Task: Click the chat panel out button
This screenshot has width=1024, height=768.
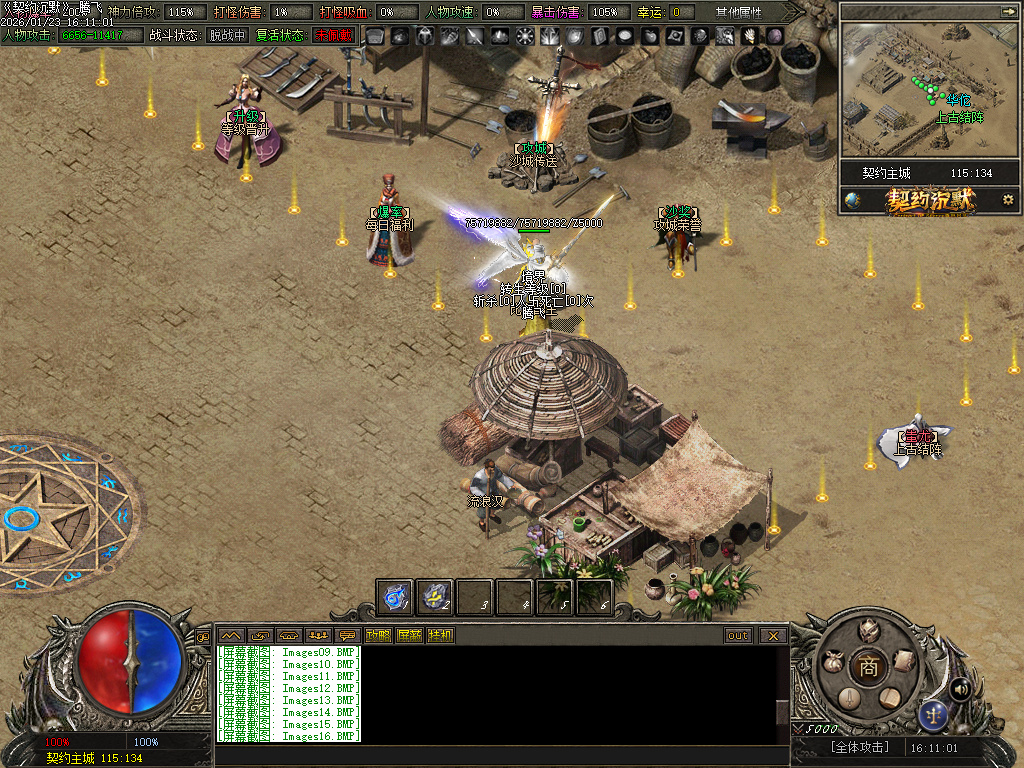Action: click(738, 635)
